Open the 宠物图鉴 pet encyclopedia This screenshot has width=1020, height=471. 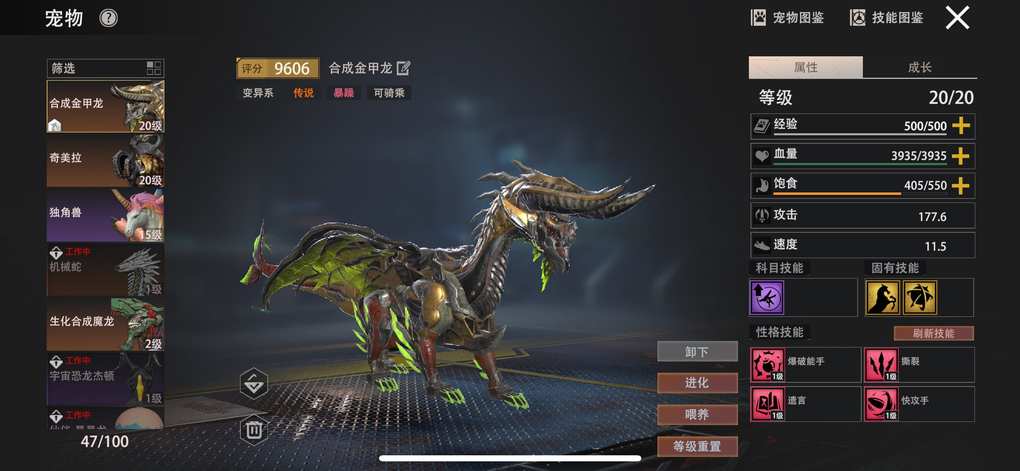point(787,17)
